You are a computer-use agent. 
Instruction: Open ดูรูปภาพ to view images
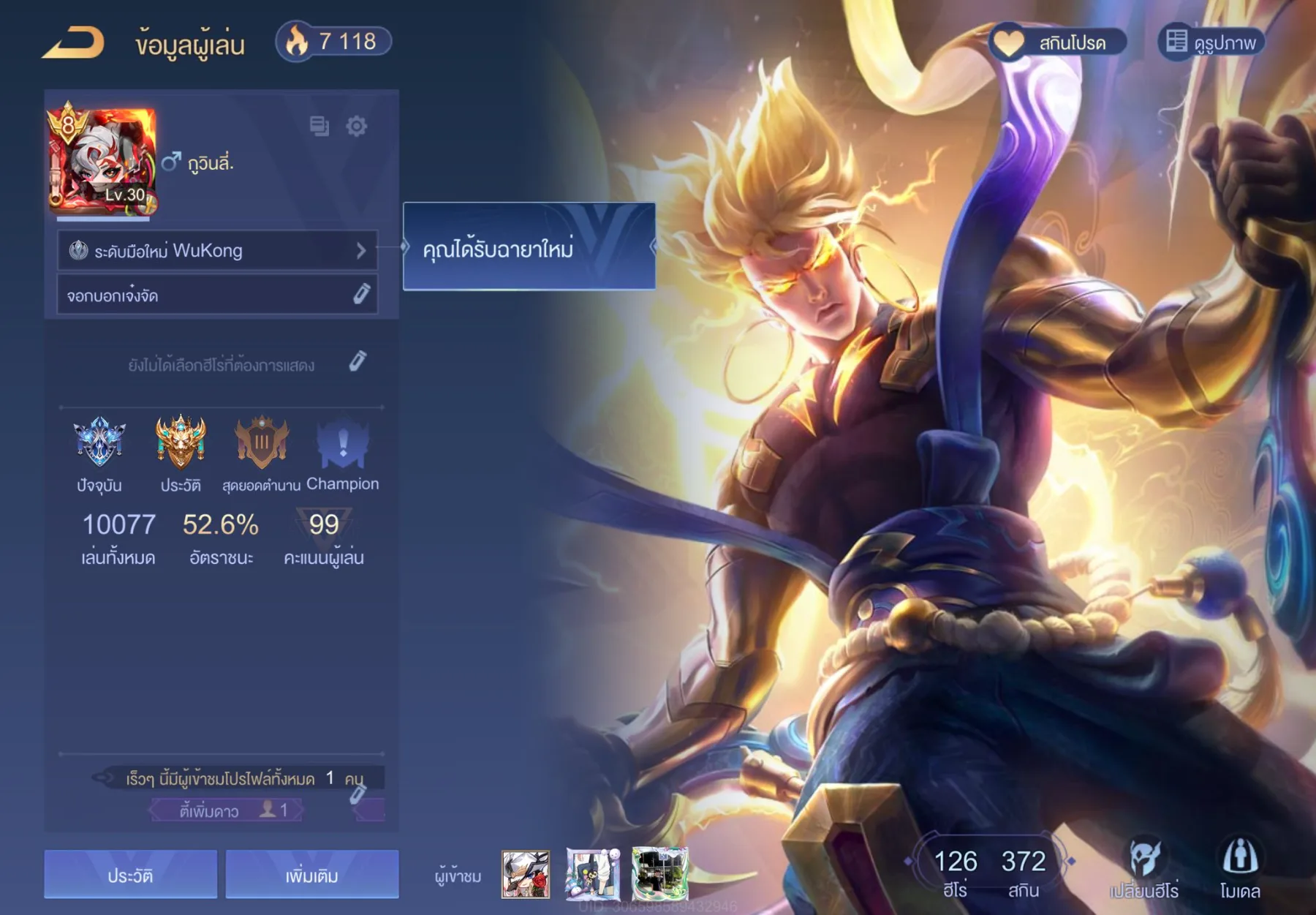(1211, 42)
